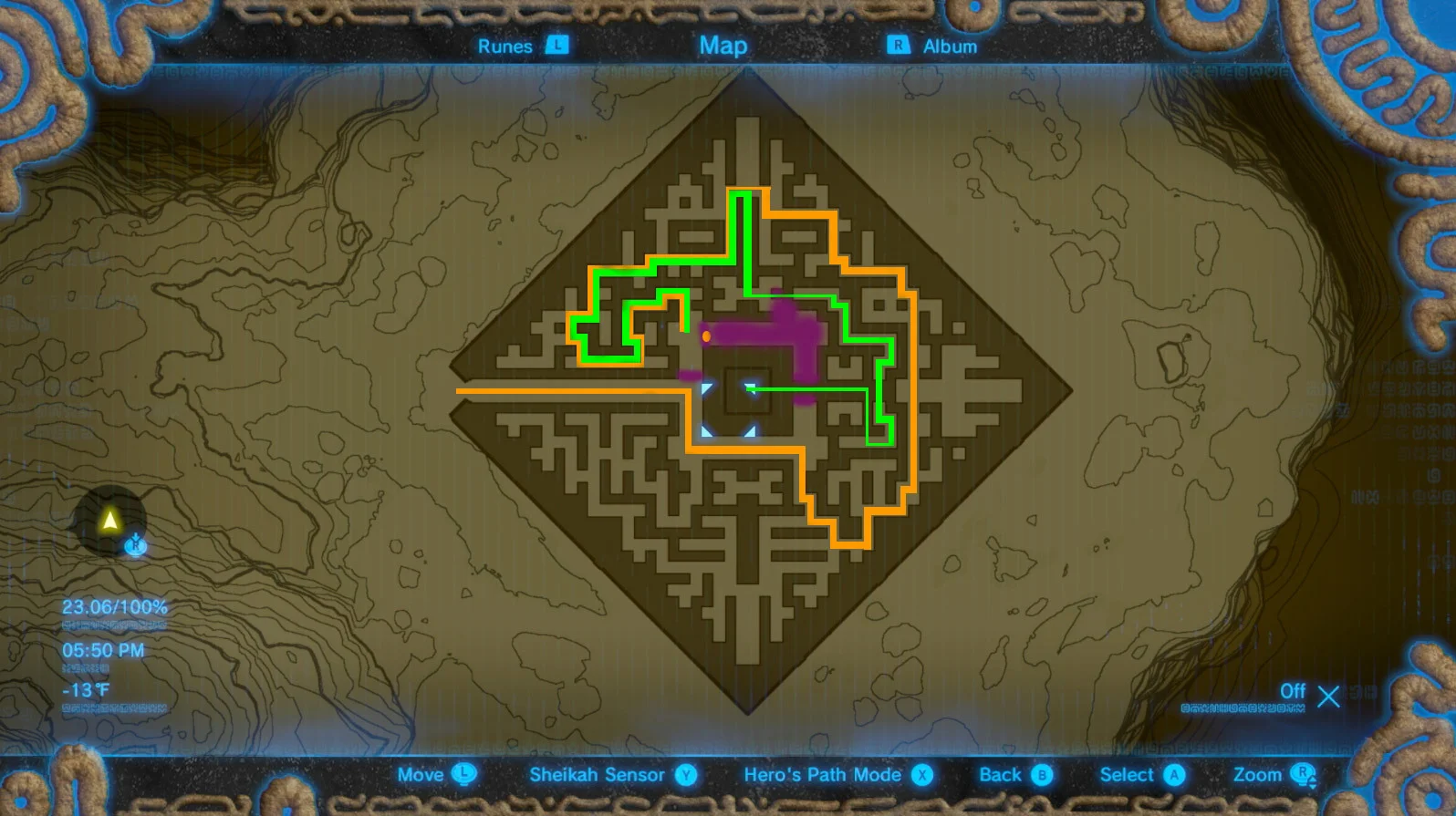Select the orange destination pin inside the maze
The height and width of the screenshot is (816, 1456).
[x=705, y=336]
